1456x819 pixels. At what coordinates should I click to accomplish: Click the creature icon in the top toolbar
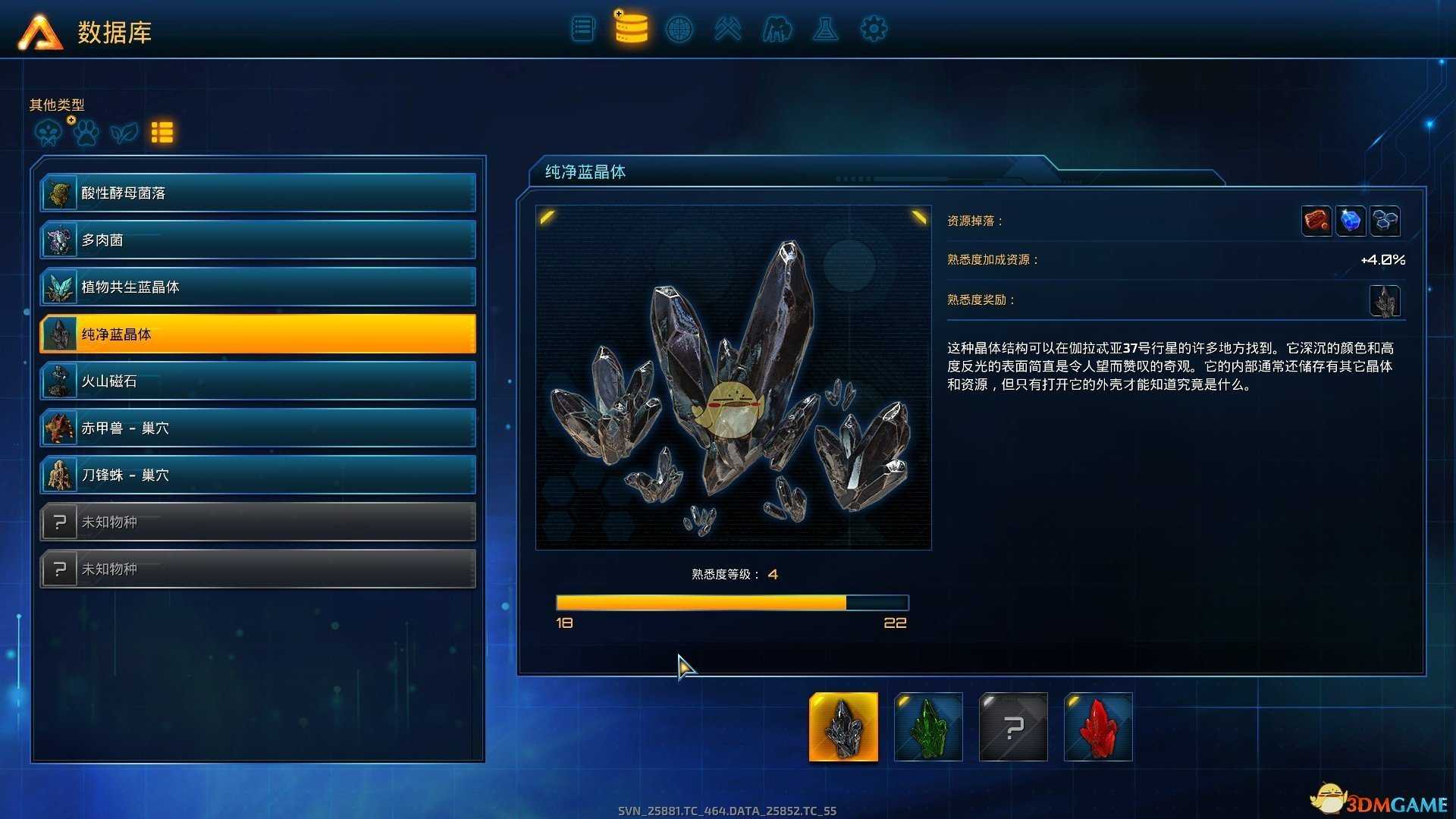click(777, 29)
